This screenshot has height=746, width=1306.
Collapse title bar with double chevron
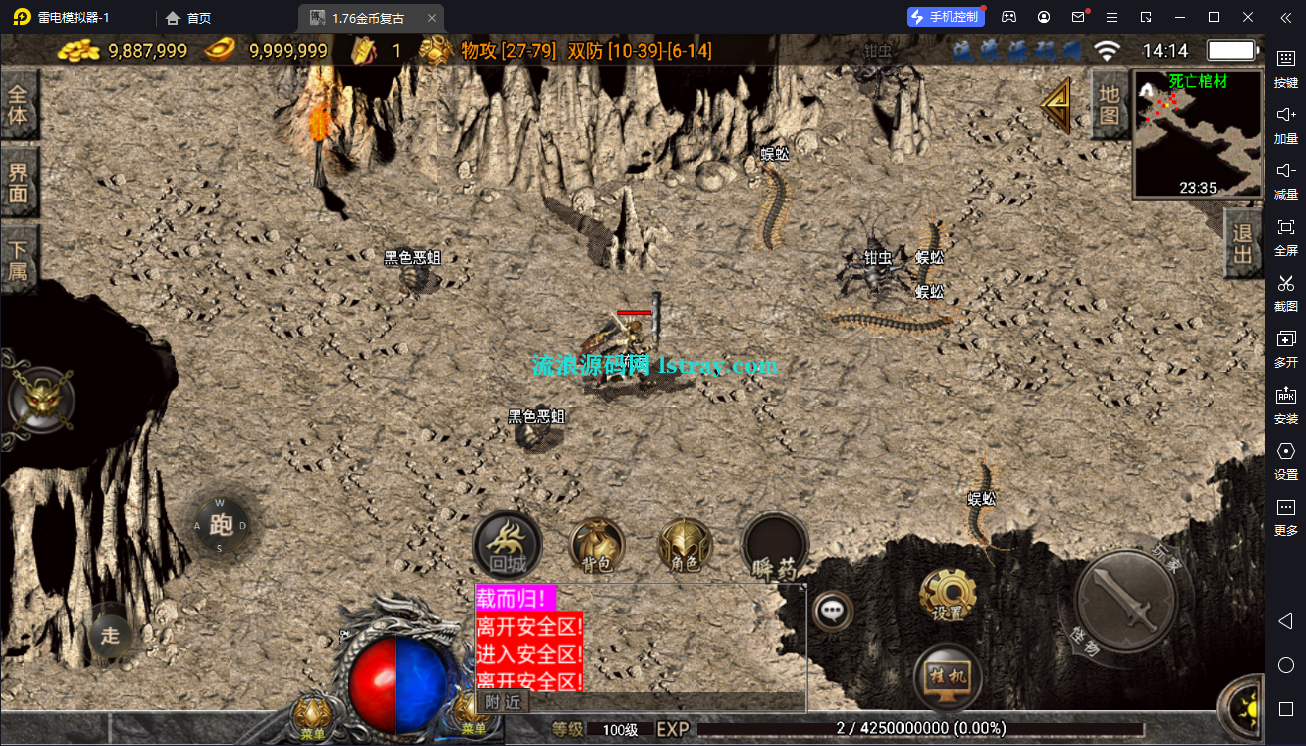(x=1285, y=16)
